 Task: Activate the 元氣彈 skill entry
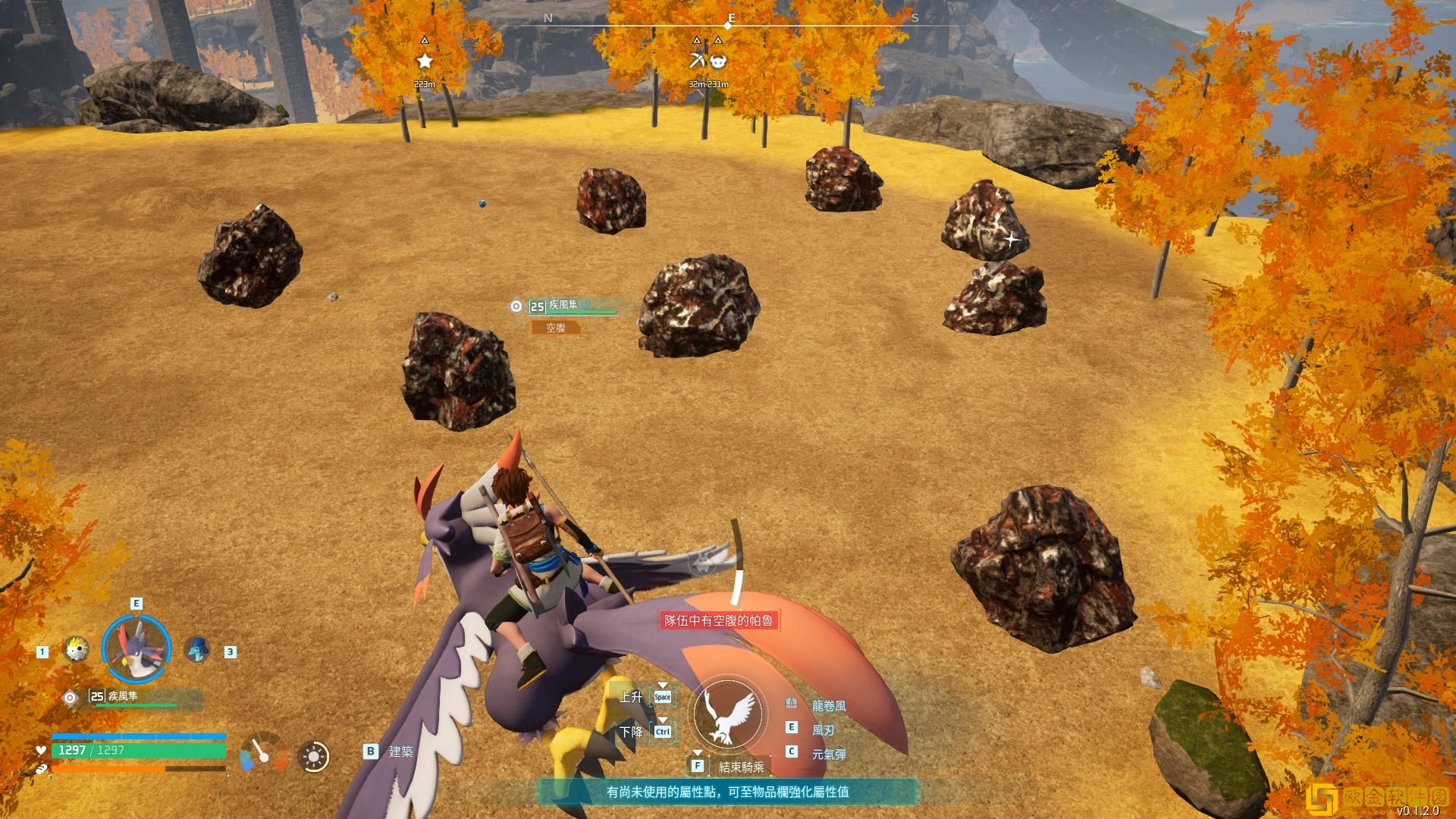(828, 755)
